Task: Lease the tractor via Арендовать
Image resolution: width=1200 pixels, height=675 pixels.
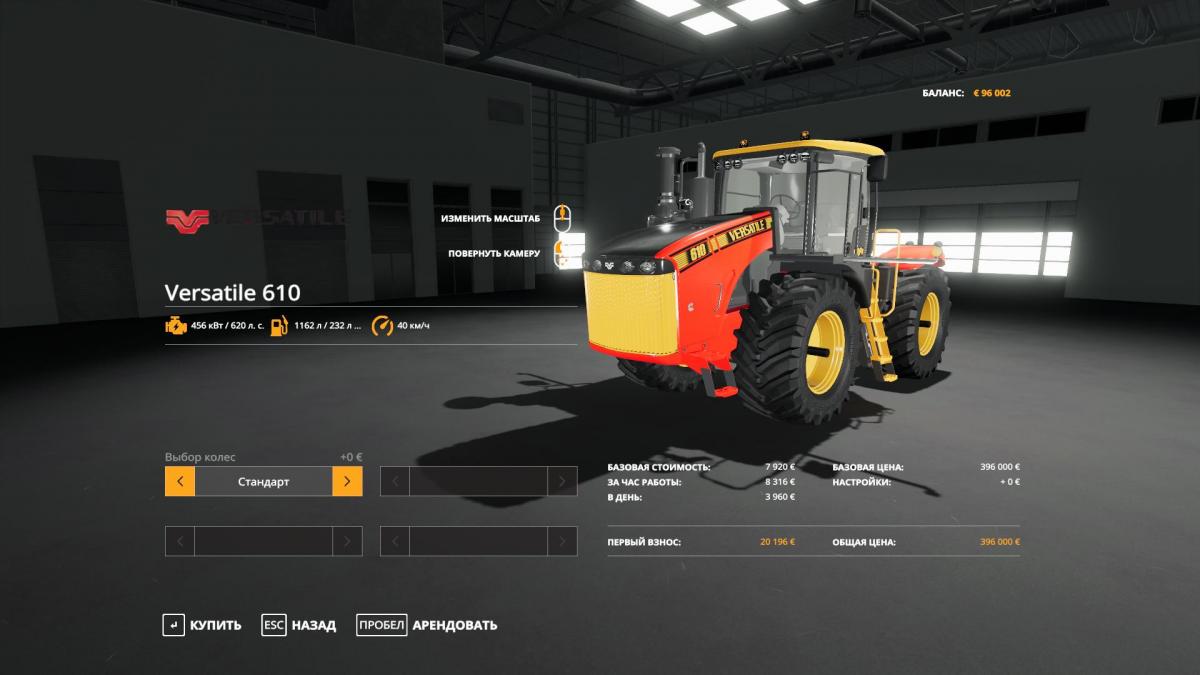Action: [427, 625]
